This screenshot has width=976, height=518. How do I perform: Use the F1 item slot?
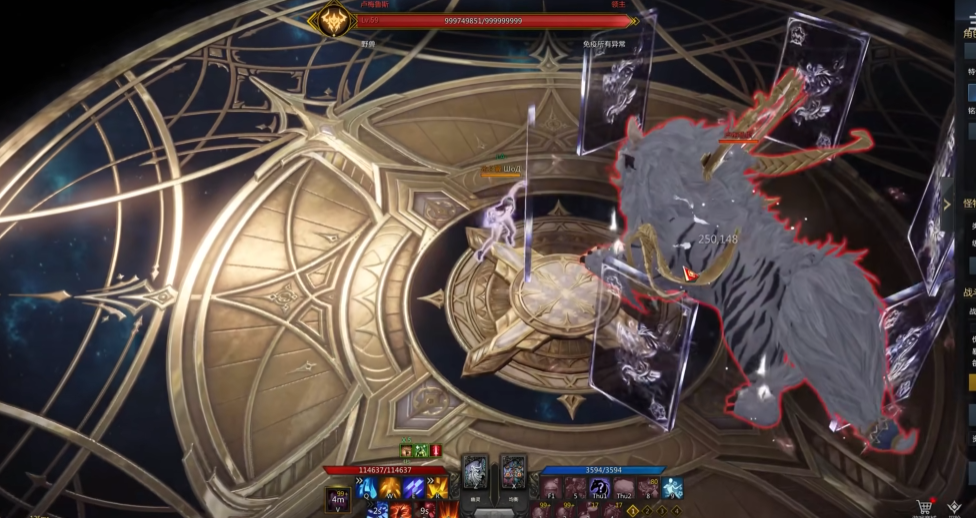pos(552,488)
